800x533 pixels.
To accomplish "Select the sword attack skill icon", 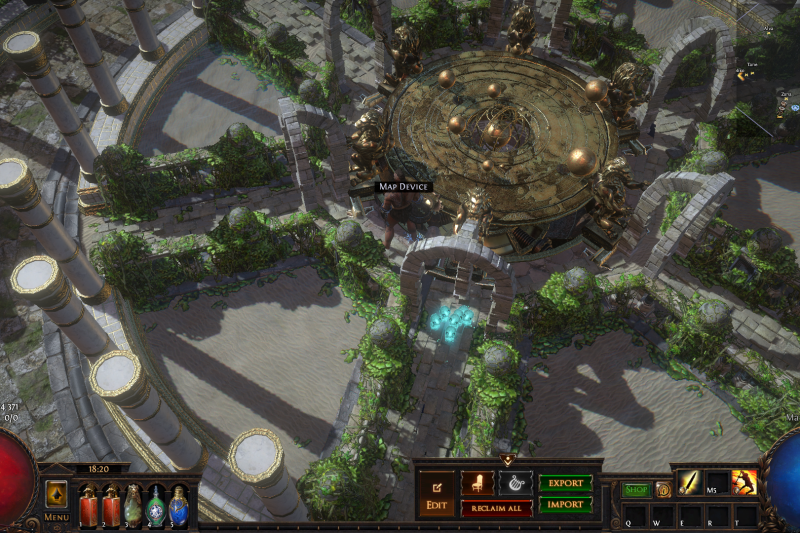I will click(692, 483).
